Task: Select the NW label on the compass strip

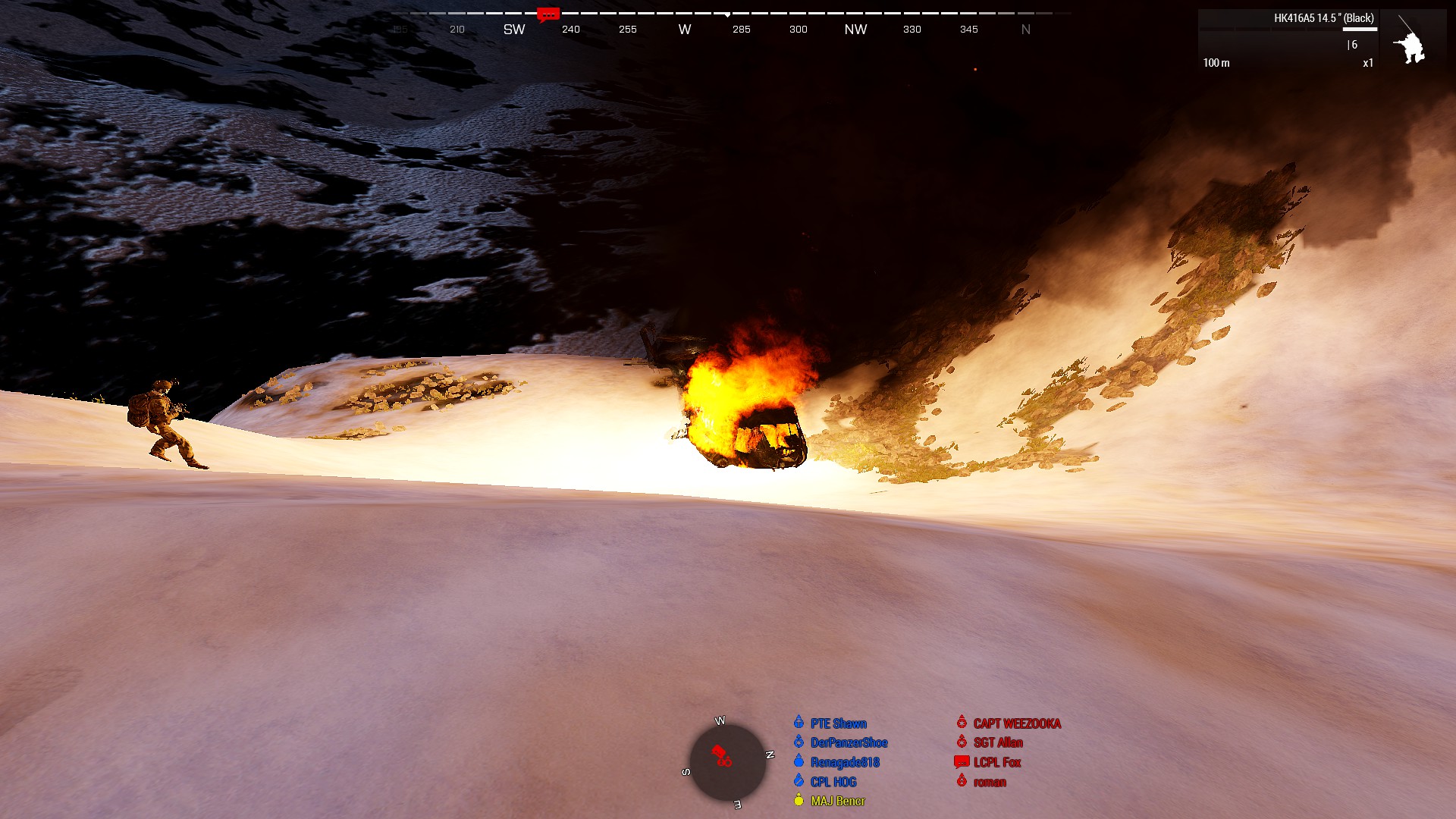Action: coord(856,29)
